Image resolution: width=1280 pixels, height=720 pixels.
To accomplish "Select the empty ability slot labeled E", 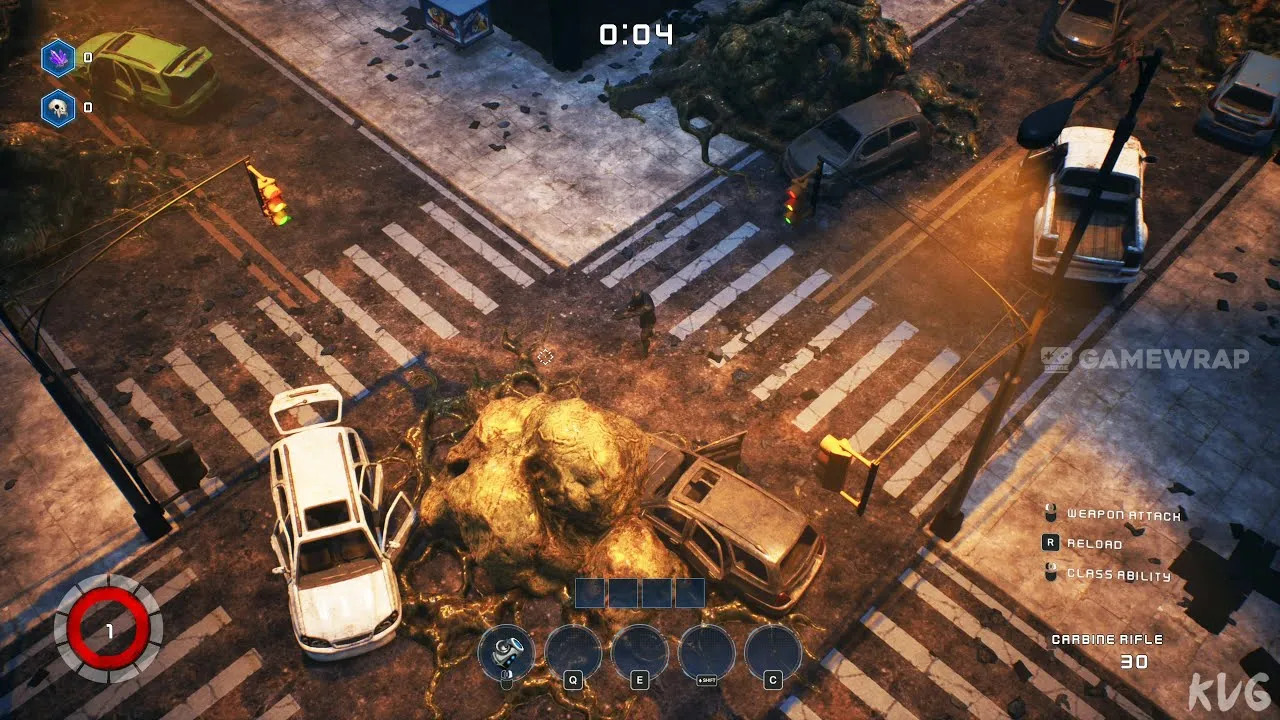I will pos(640,652).
